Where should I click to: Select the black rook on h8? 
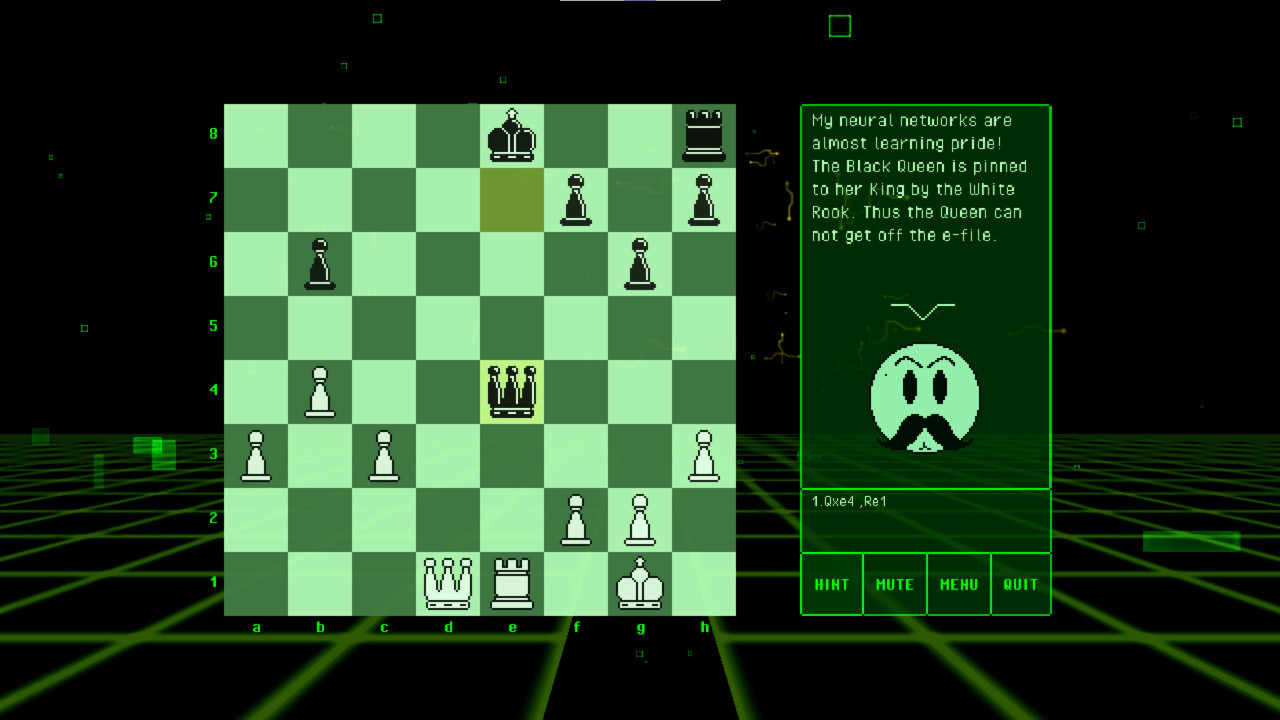coord(705,135)
